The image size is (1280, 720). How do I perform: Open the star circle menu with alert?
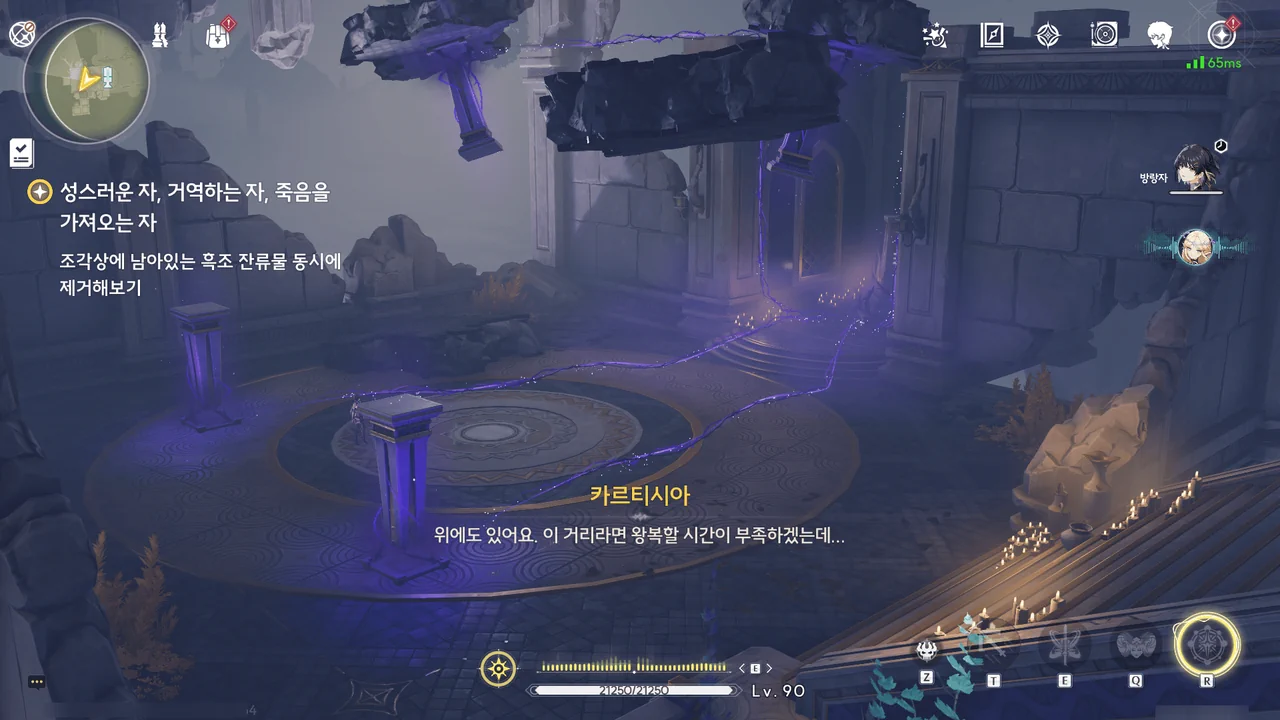tap(1220, 35)
